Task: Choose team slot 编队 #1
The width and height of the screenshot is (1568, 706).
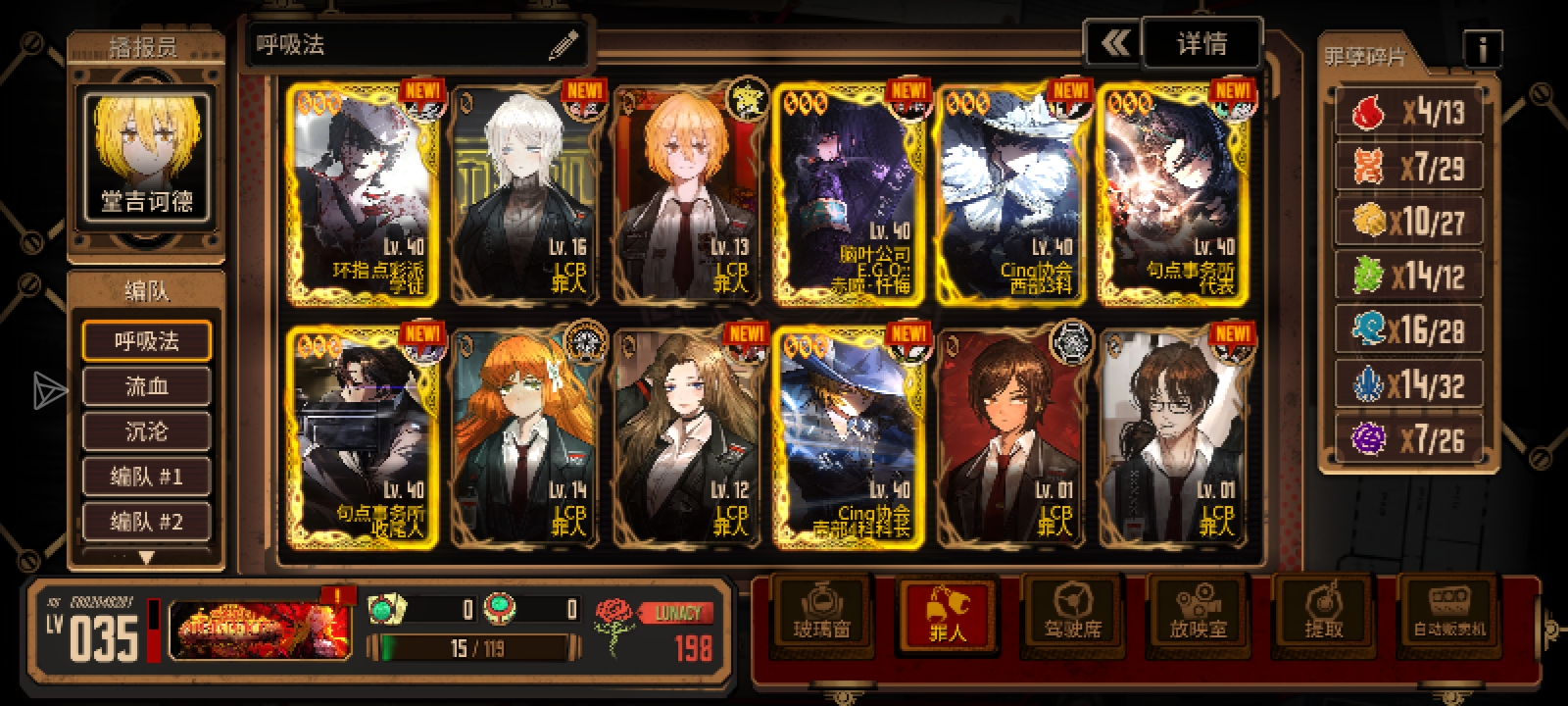Action: click(x=146, y=478)
